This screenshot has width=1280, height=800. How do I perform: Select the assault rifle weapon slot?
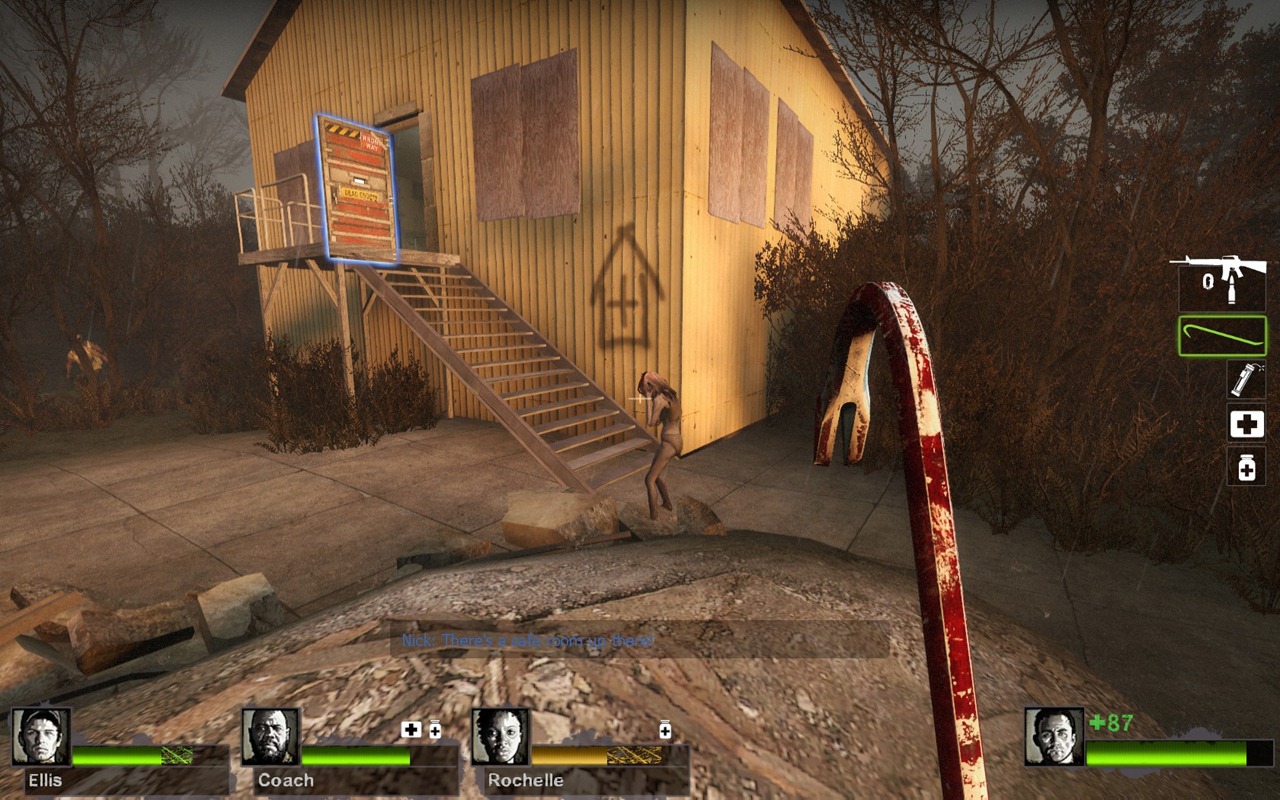pos(1221,282)
